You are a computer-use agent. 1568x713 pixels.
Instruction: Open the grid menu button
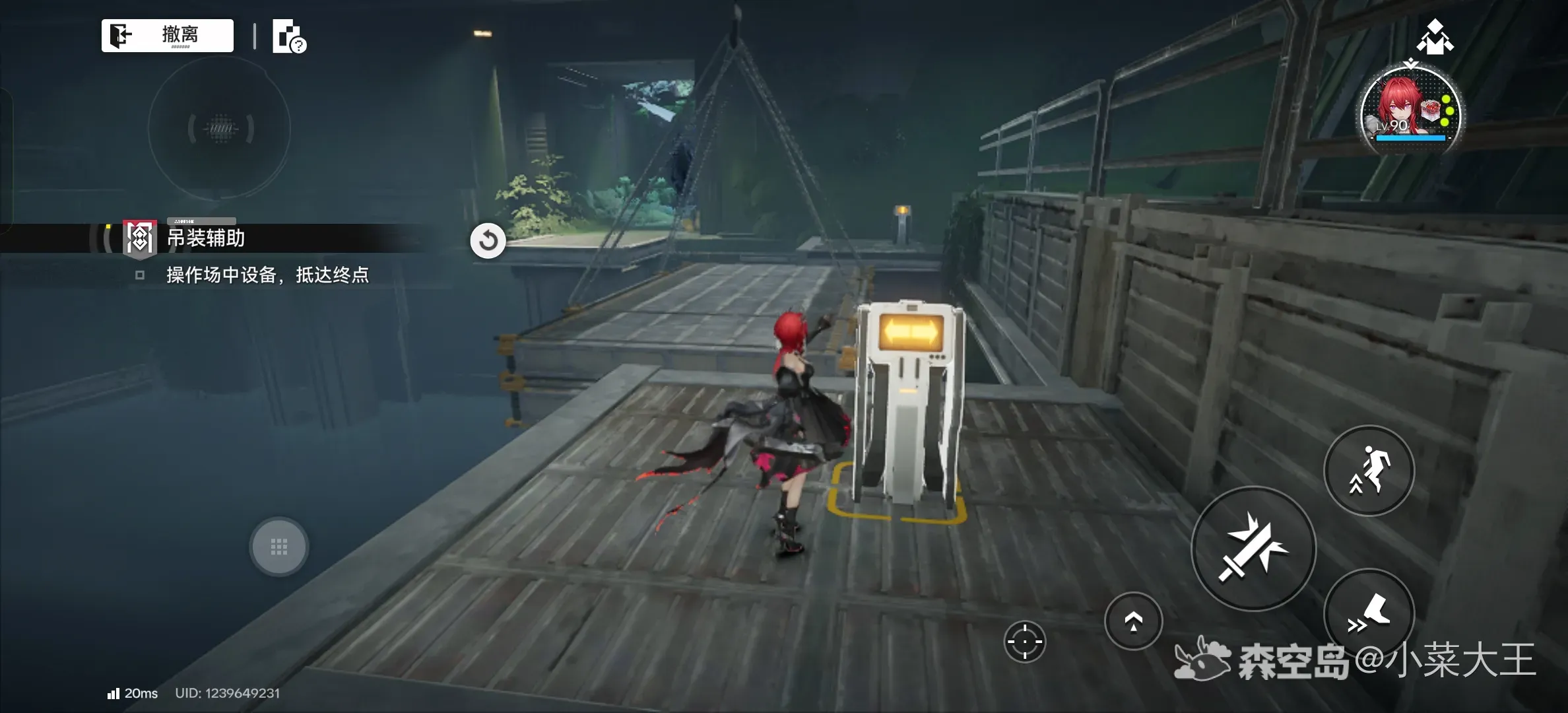point(278,547)
